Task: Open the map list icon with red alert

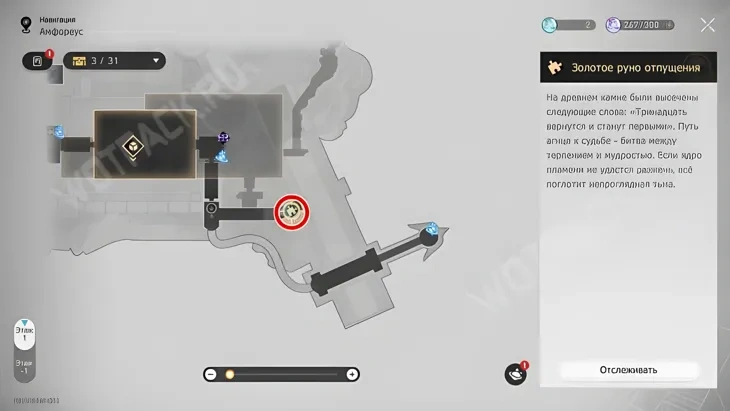Action: 38,61
